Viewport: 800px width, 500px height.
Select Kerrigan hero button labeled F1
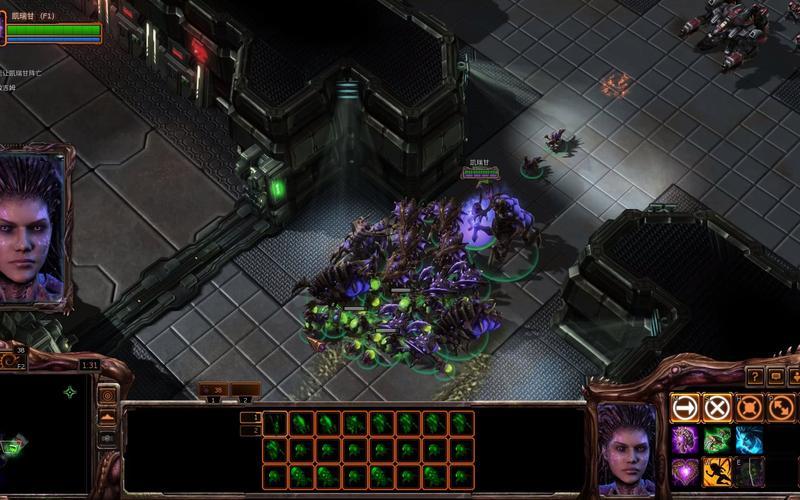click(x=52, y=26)
